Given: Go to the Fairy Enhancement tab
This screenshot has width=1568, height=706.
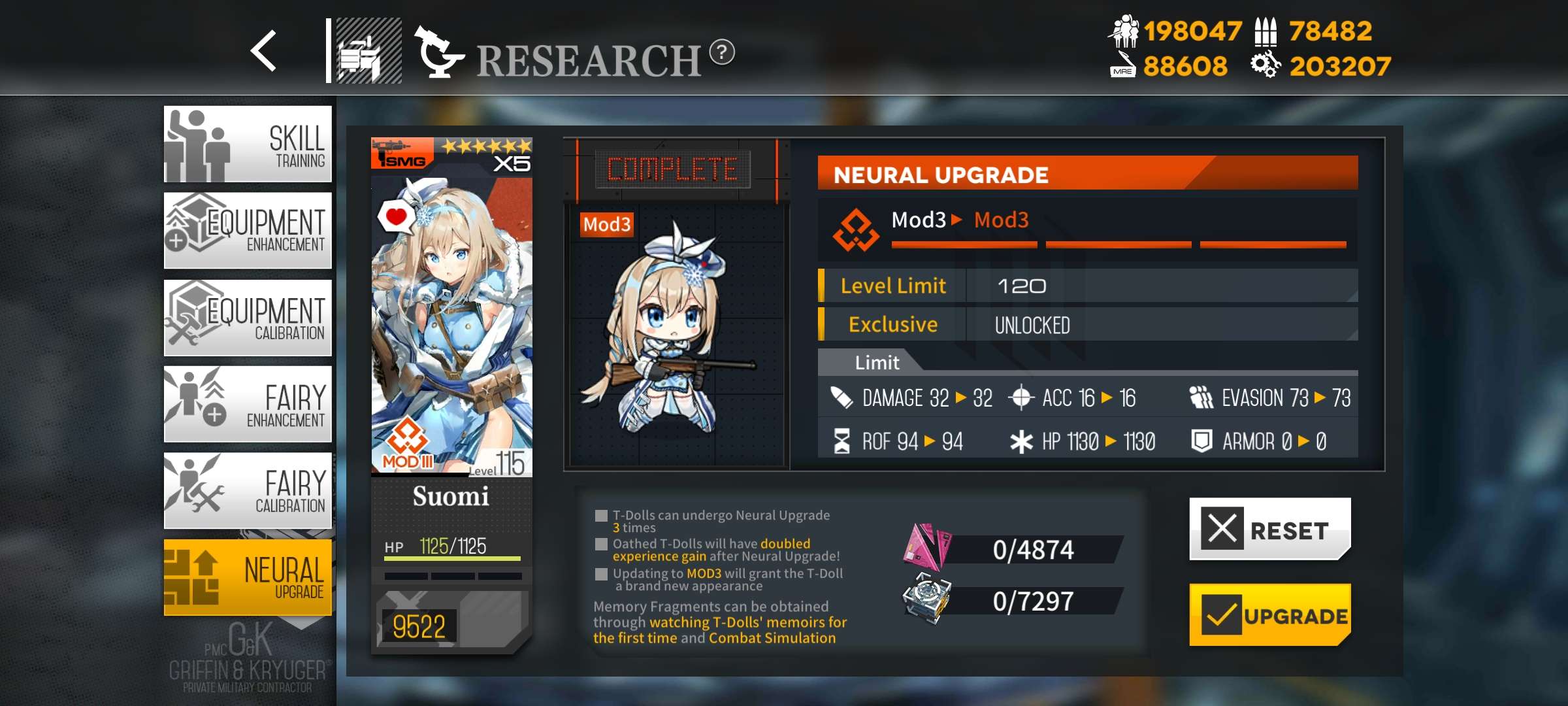Looking at the screenshot, I should pos(248,404).
